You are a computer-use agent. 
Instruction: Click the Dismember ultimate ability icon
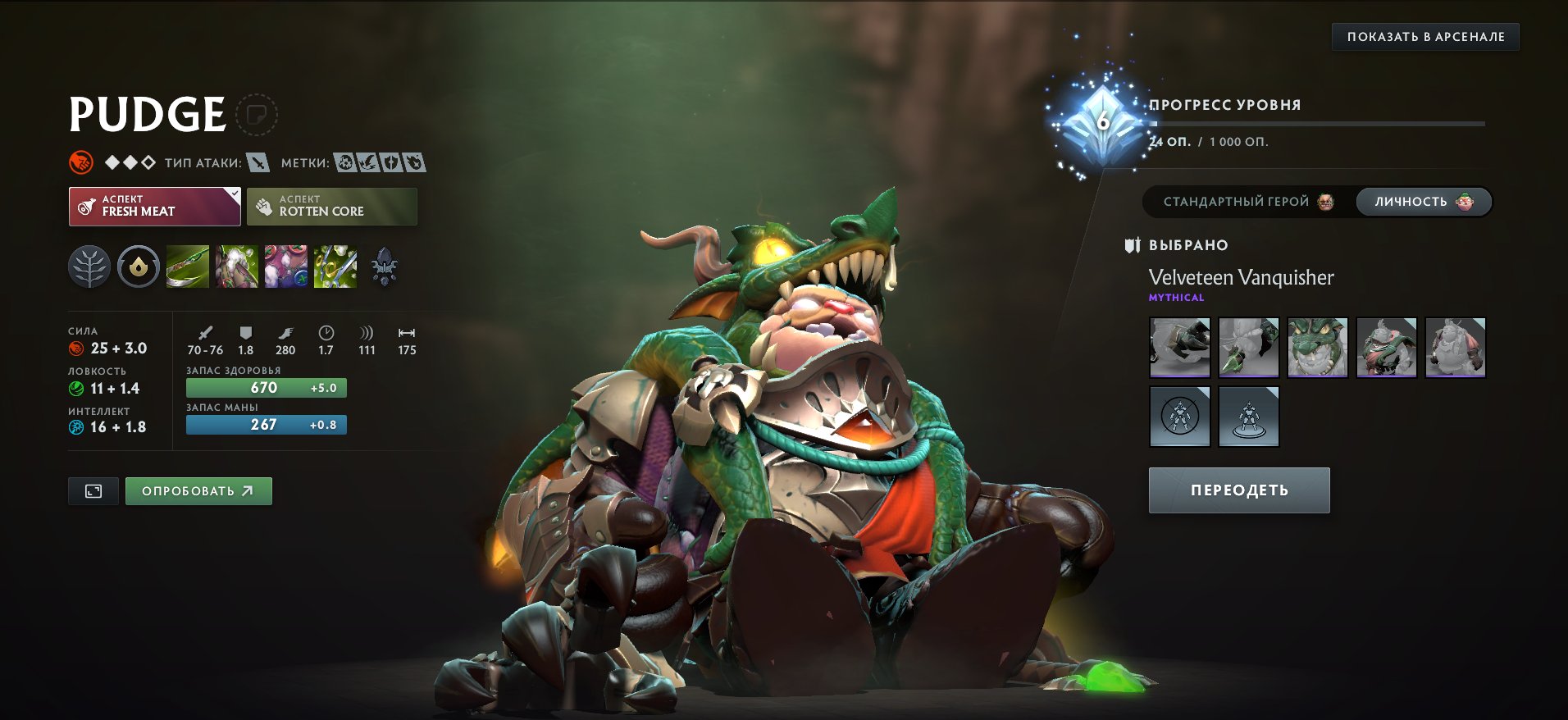click(x=334, y=266)
